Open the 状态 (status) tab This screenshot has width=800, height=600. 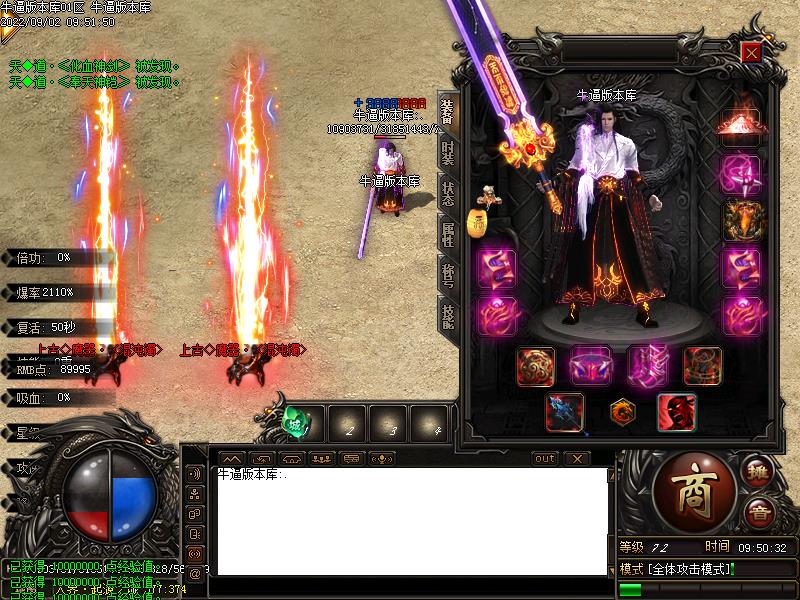(x=447, y=194)
